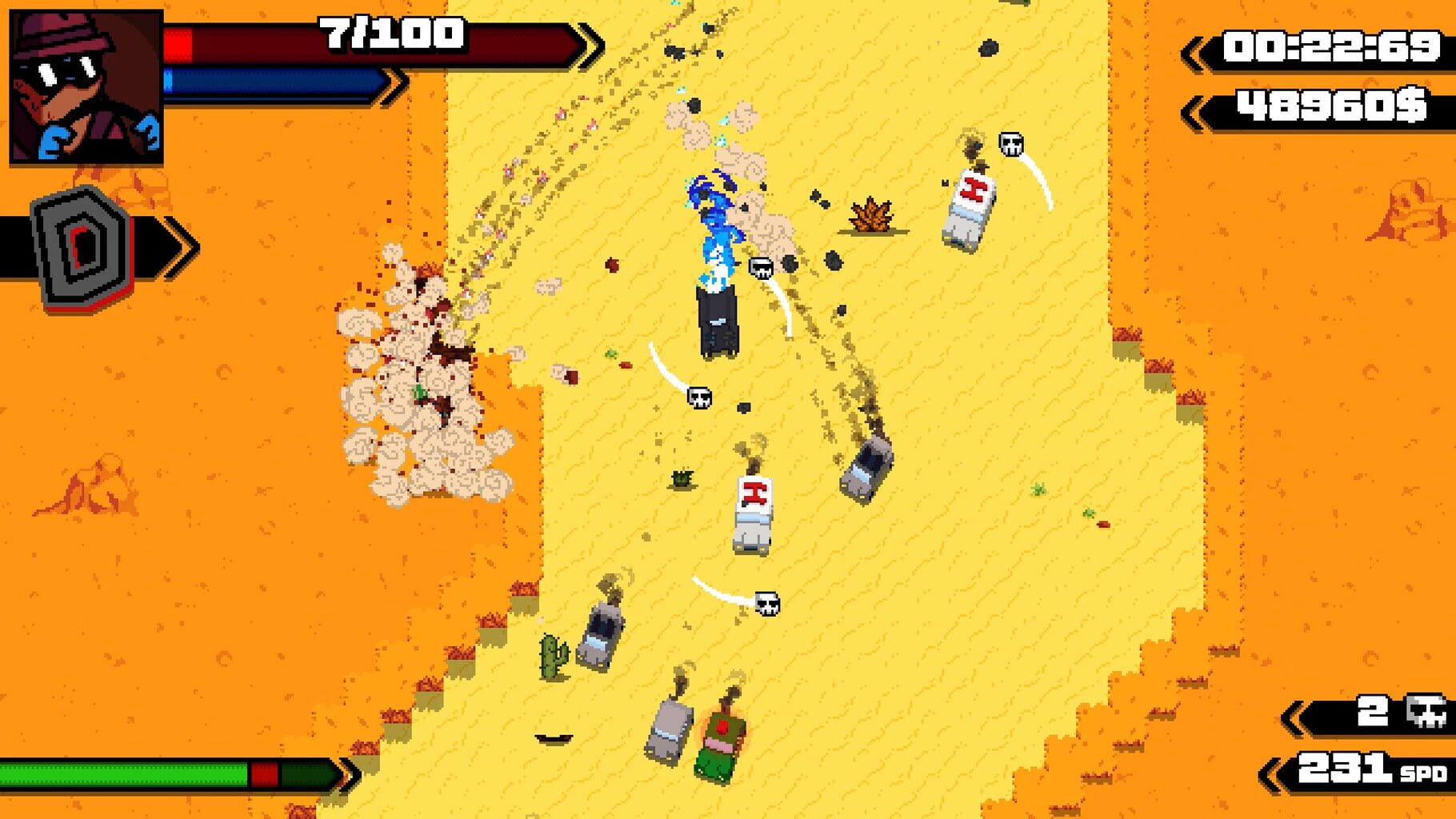The image size is (1456, 819).
Task: Click the player's green car at the bottom
Action: (x=722, y=744)
